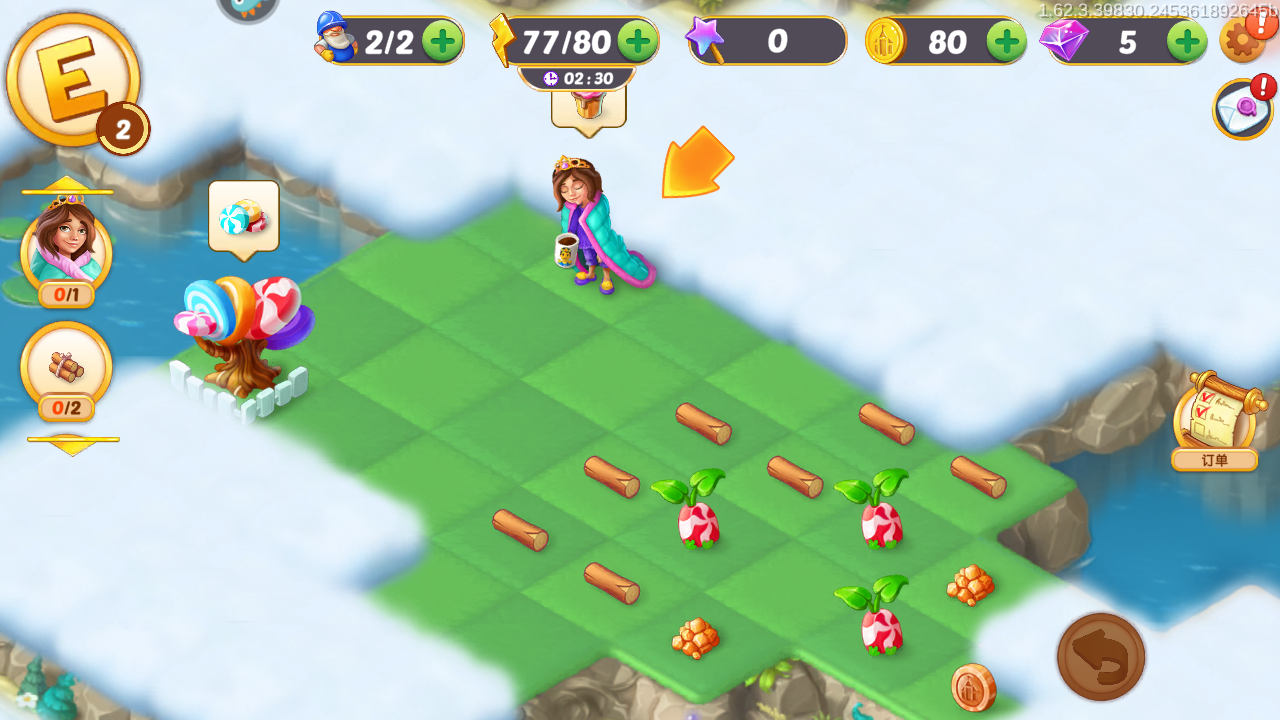Buy more energy with plus button

tap(637, 41)
